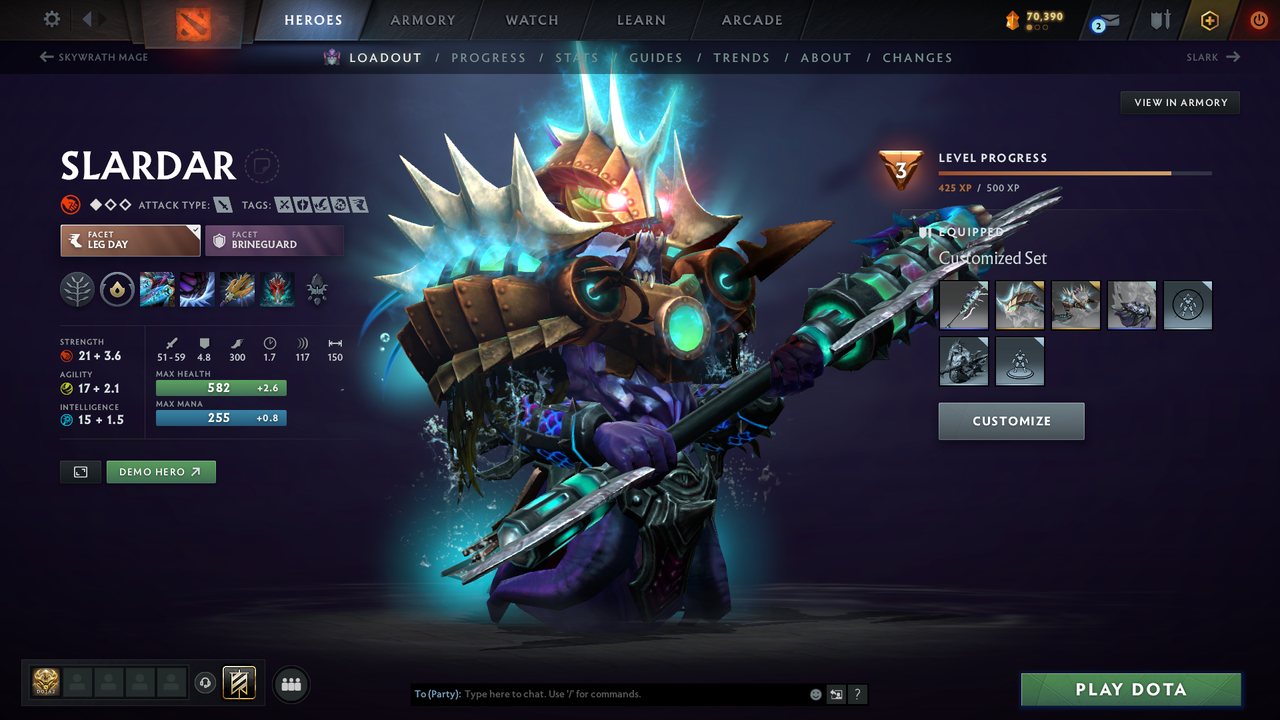Image resolution: width=1280 pixels, height=720 pixels.
Task: Click the party members icon near the chat bar
Action: point(290,684)
